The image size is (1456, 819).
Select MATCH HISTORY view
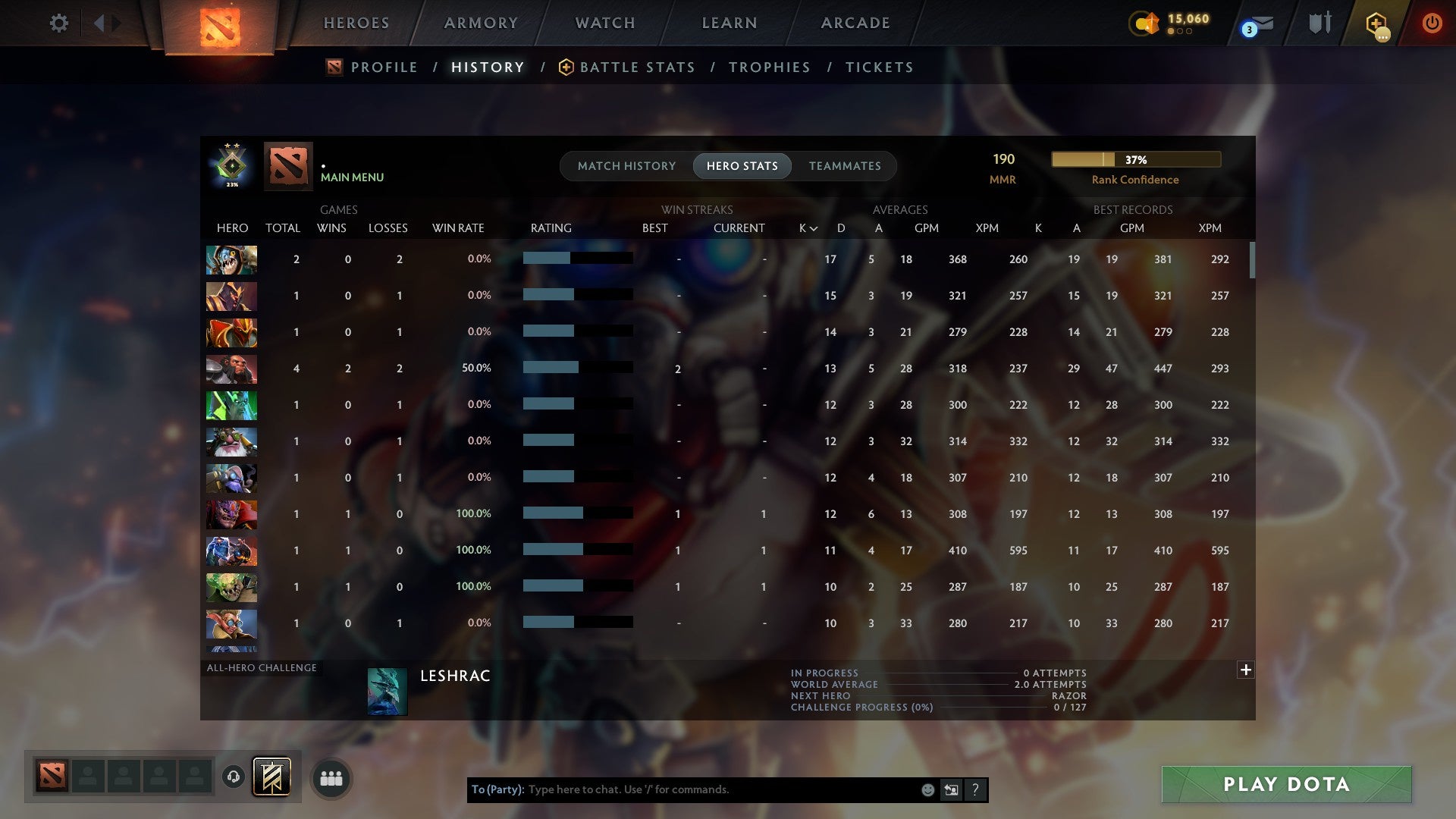(626, 165)
